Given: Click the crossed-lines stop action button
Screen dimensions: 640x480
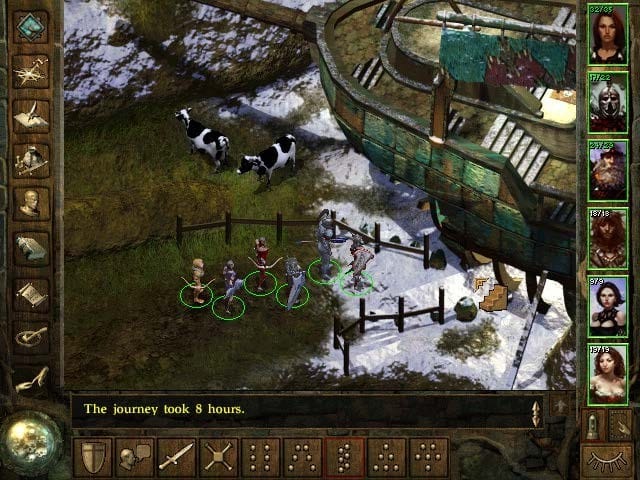Looking at the screenshot, I should [x=219, y=457].
